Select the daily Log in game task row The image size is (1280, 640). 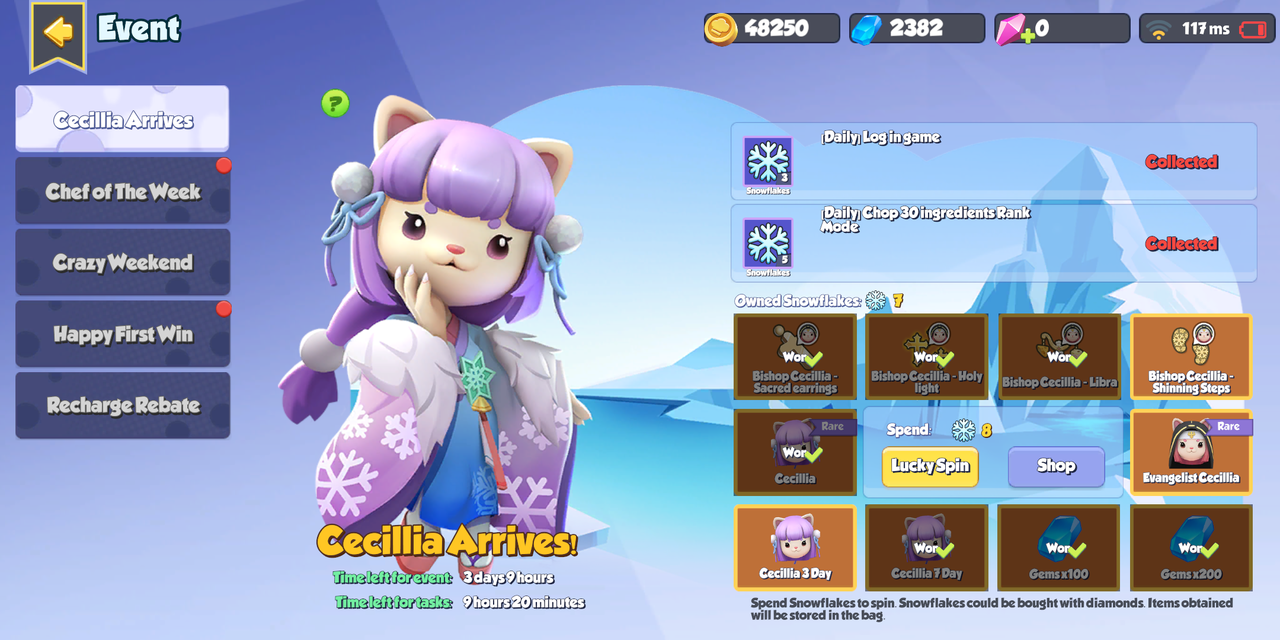[x=993, y=161]
